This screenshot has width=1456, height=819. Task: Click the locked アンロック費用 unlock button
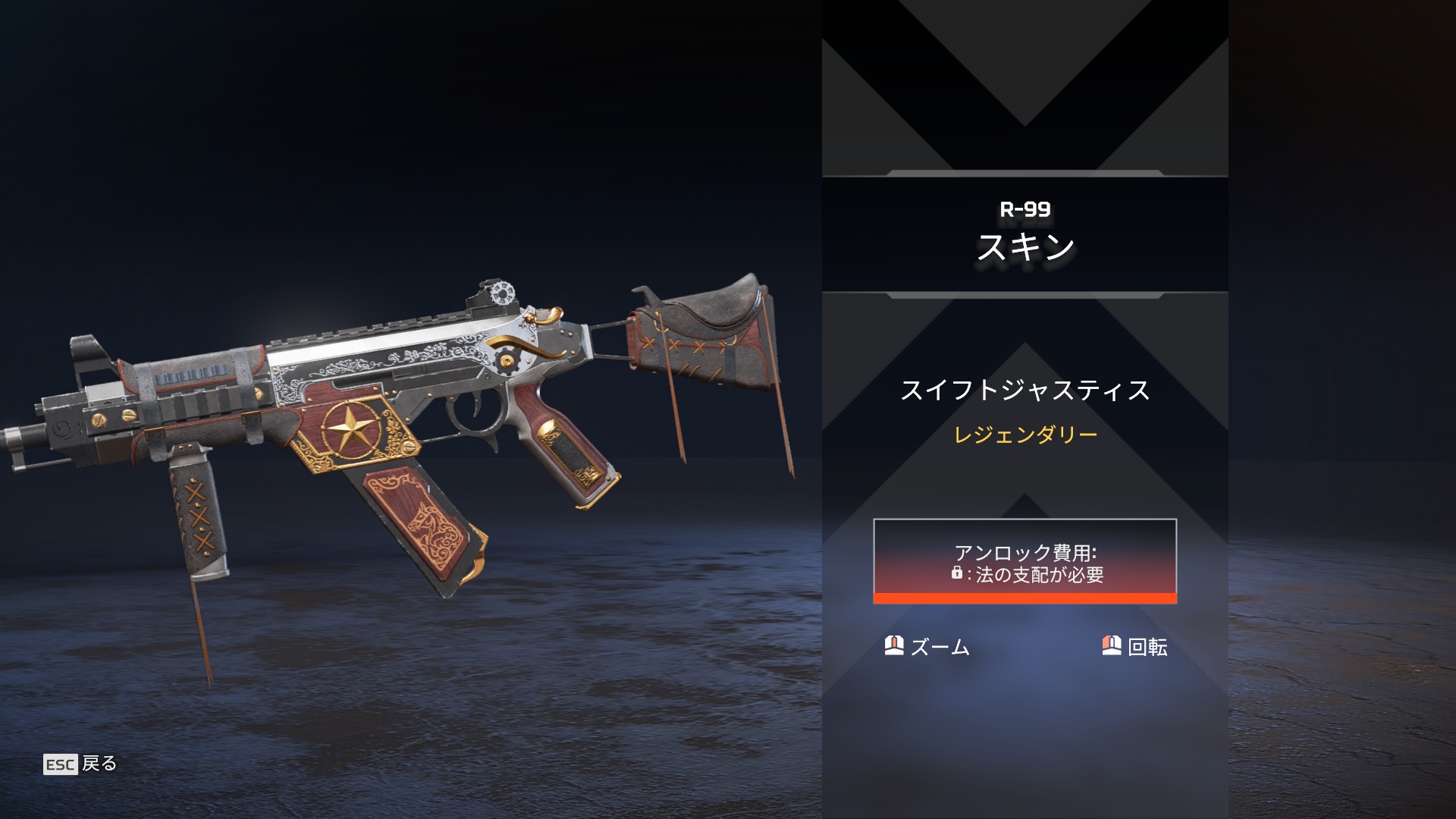click(x=1025, y=561)
